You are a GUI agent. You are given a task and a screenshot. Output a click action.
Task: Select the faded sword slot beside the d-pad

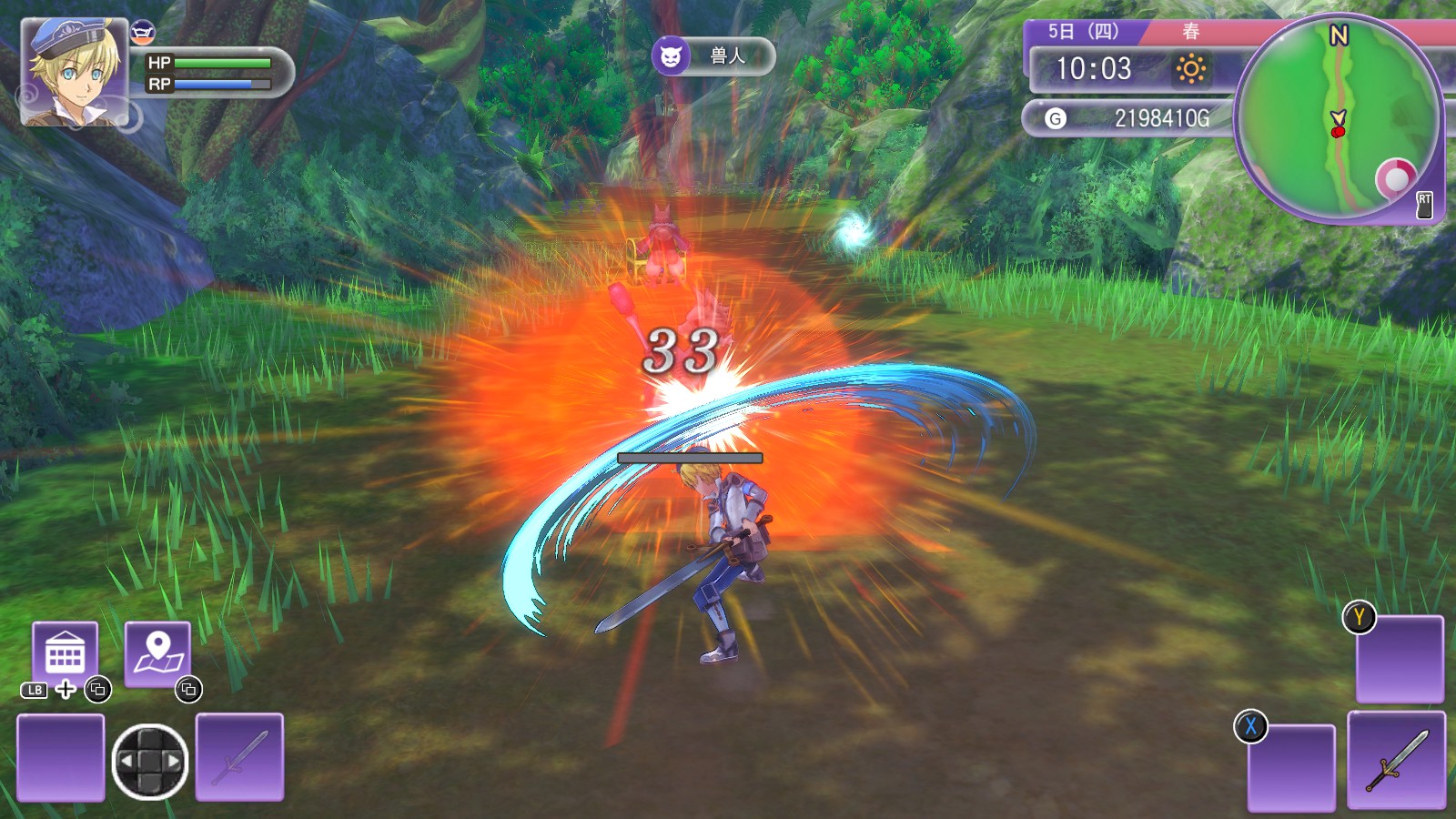click(239, 757)
